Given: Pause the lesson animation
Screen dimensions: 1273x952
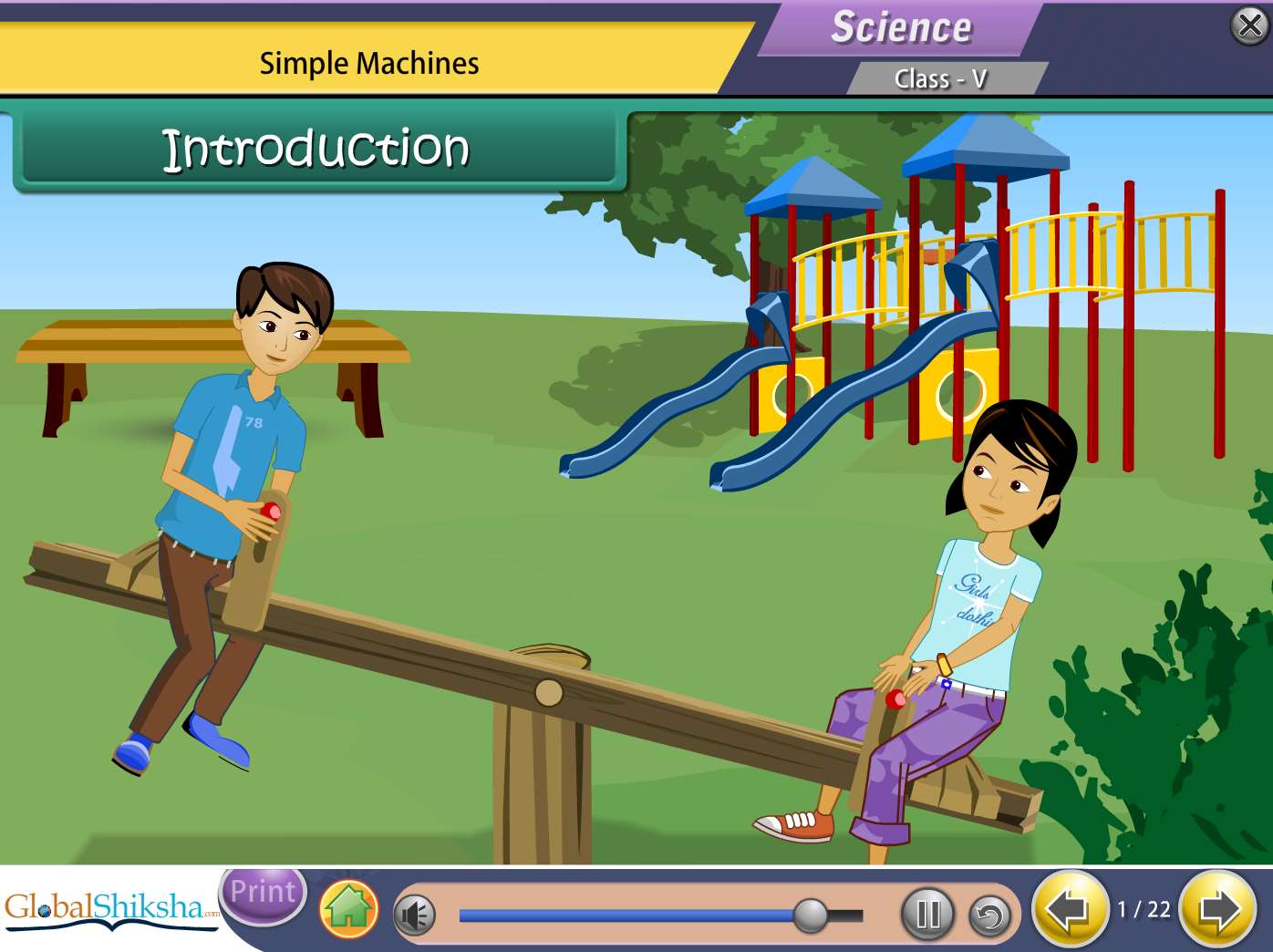Looking at the screenshot, I should (x=927, y=914).
